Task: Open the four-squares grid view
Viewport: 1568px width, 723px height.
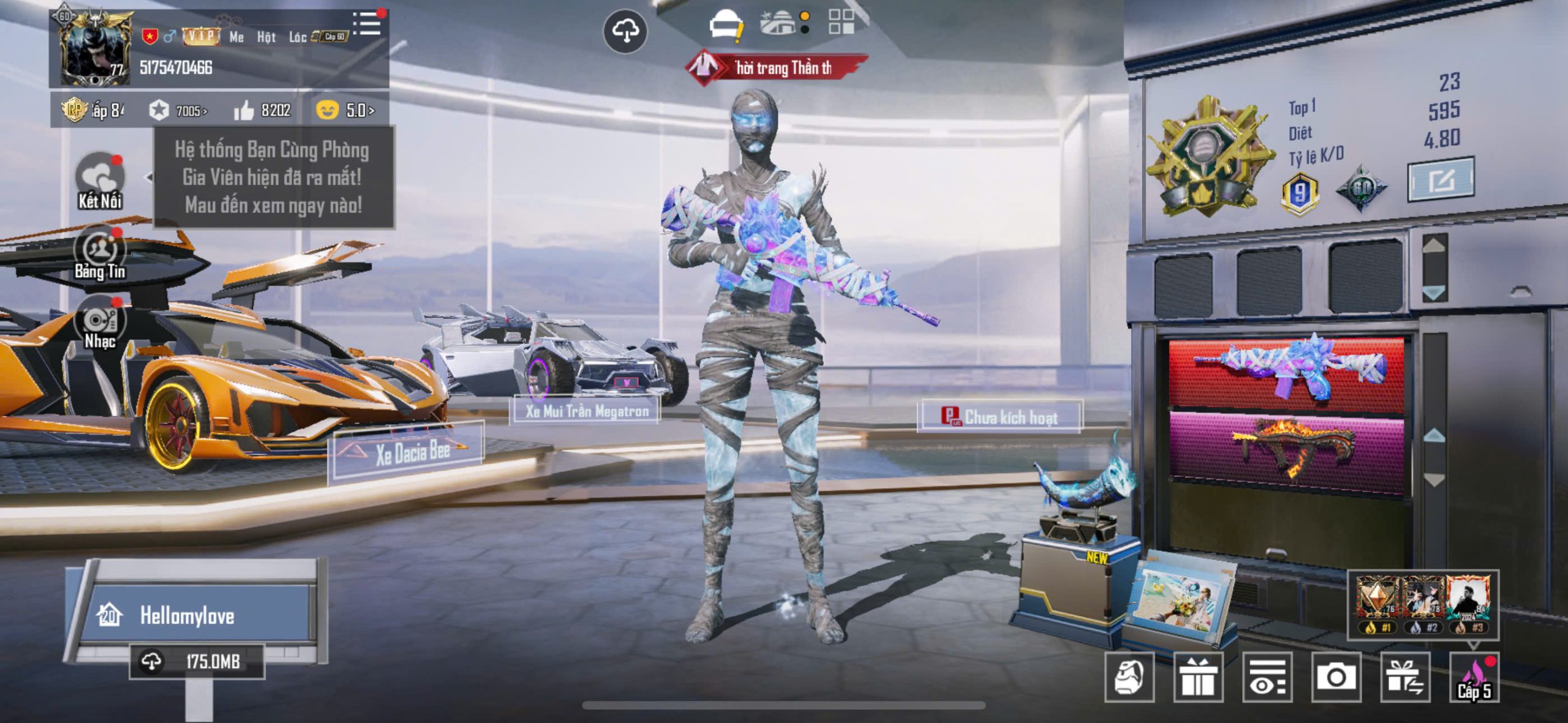Action: 841,22
